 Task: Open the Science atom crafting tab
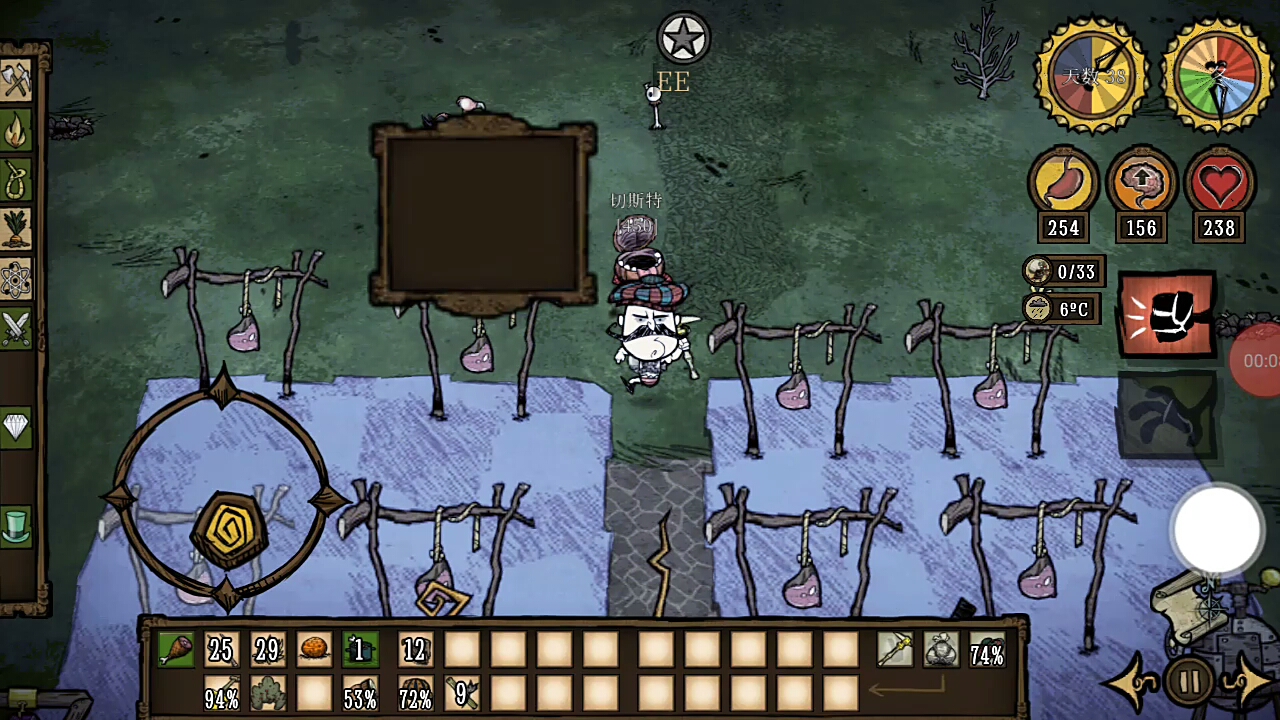tap(17, 279)
